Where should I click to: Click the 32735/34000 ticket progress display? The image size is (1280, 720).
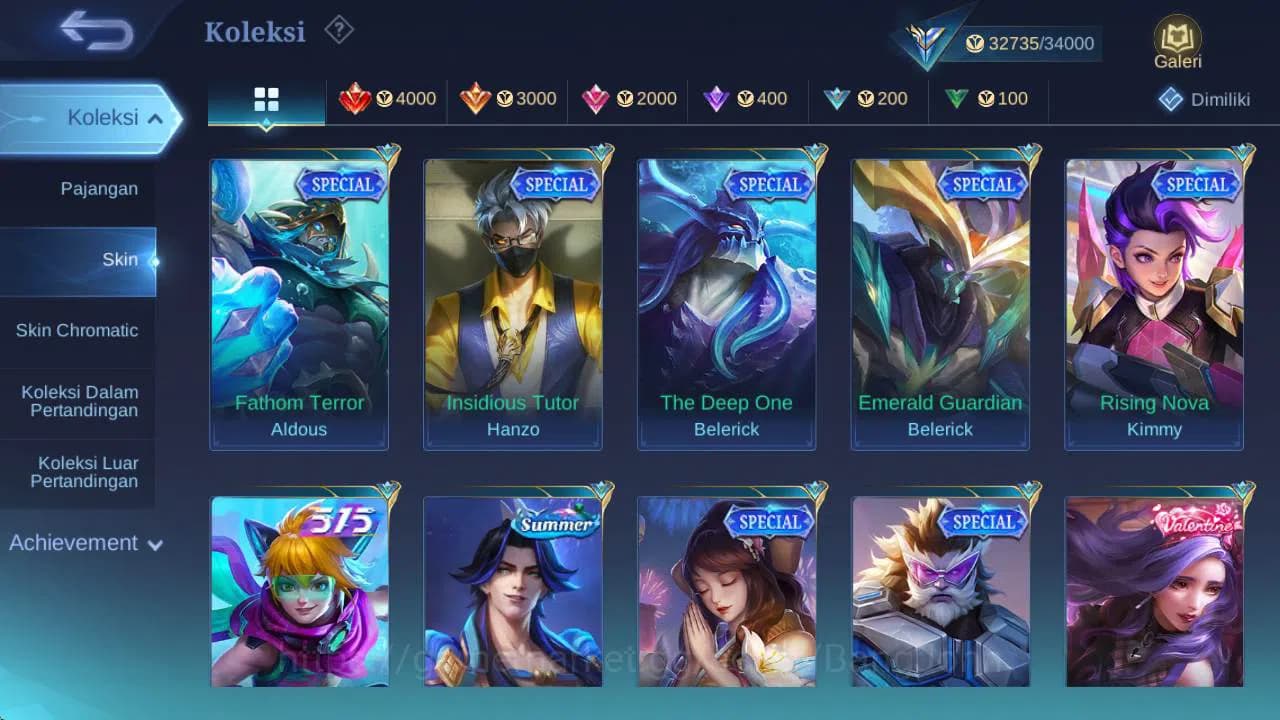[1025, 43]
